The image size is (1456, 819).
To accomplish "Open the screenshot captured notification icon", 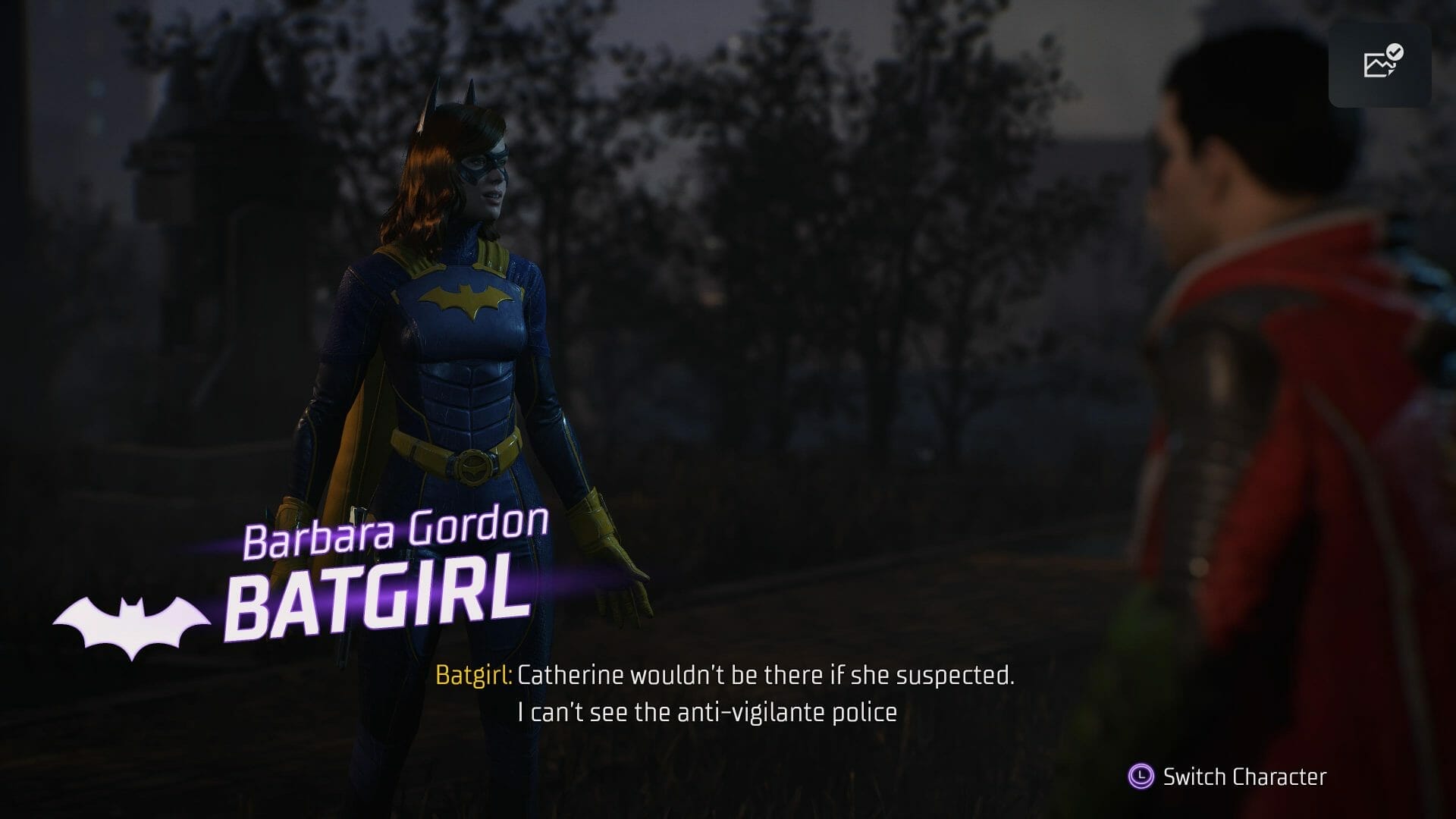I will coord(1379,64).
